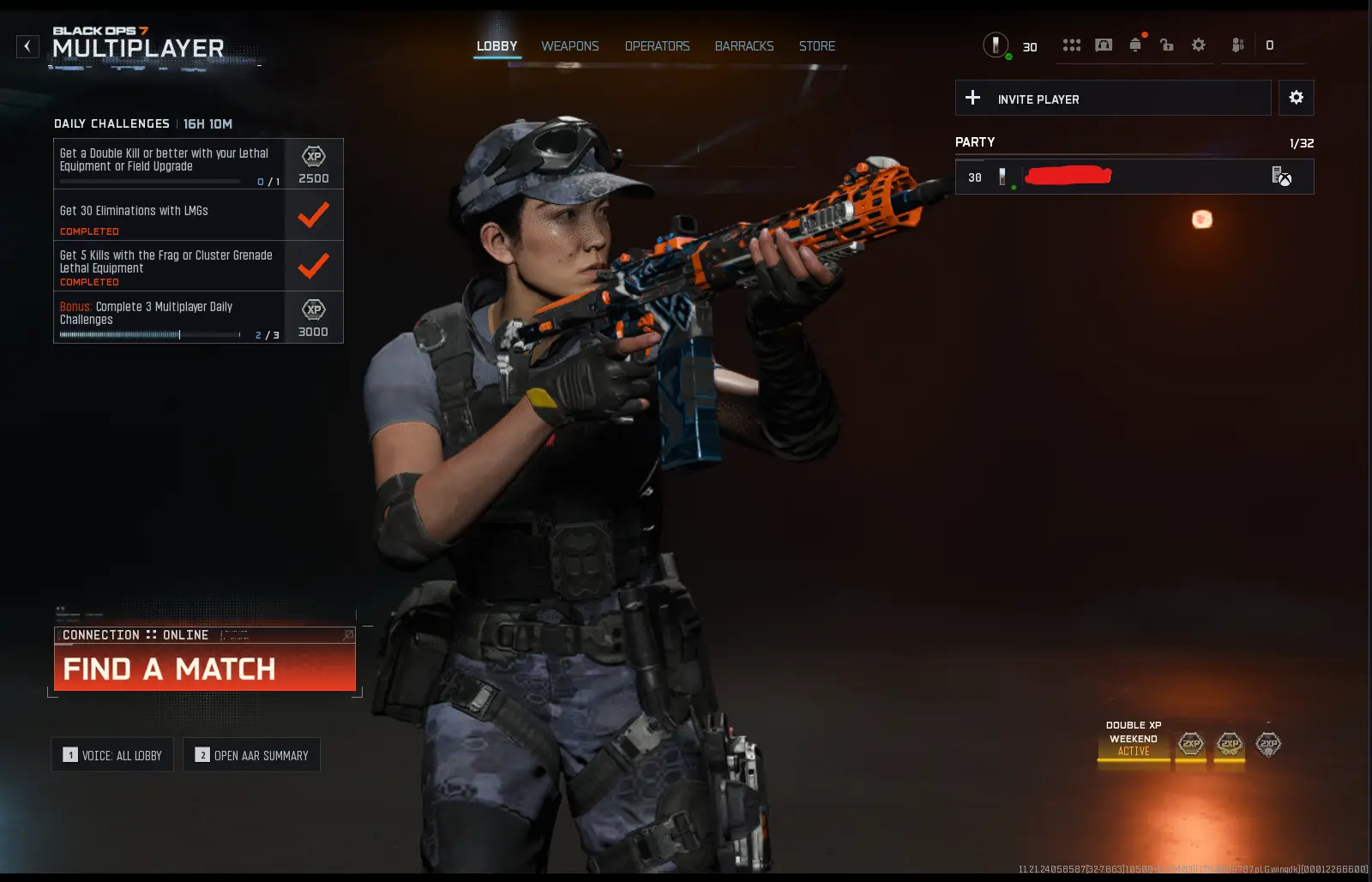The height and width of the screenshot is (882, 1372).
Task: Open the AAR Summary
Action: [251, 755]
